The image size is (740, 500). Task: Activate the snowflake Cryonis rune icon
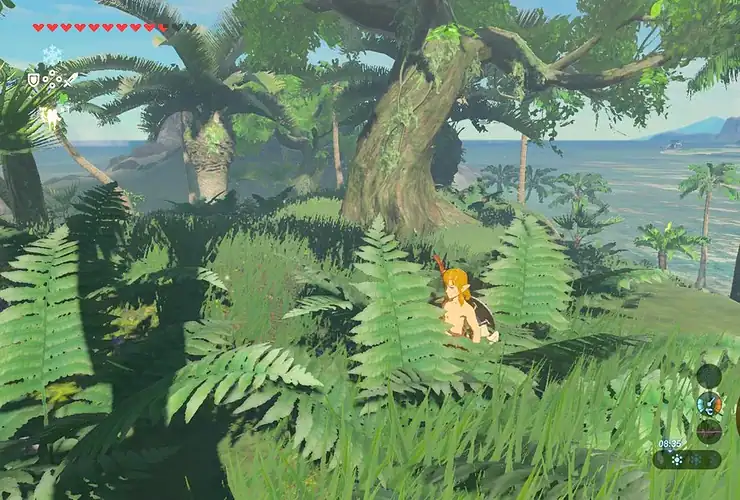click(x=51, y=55)
